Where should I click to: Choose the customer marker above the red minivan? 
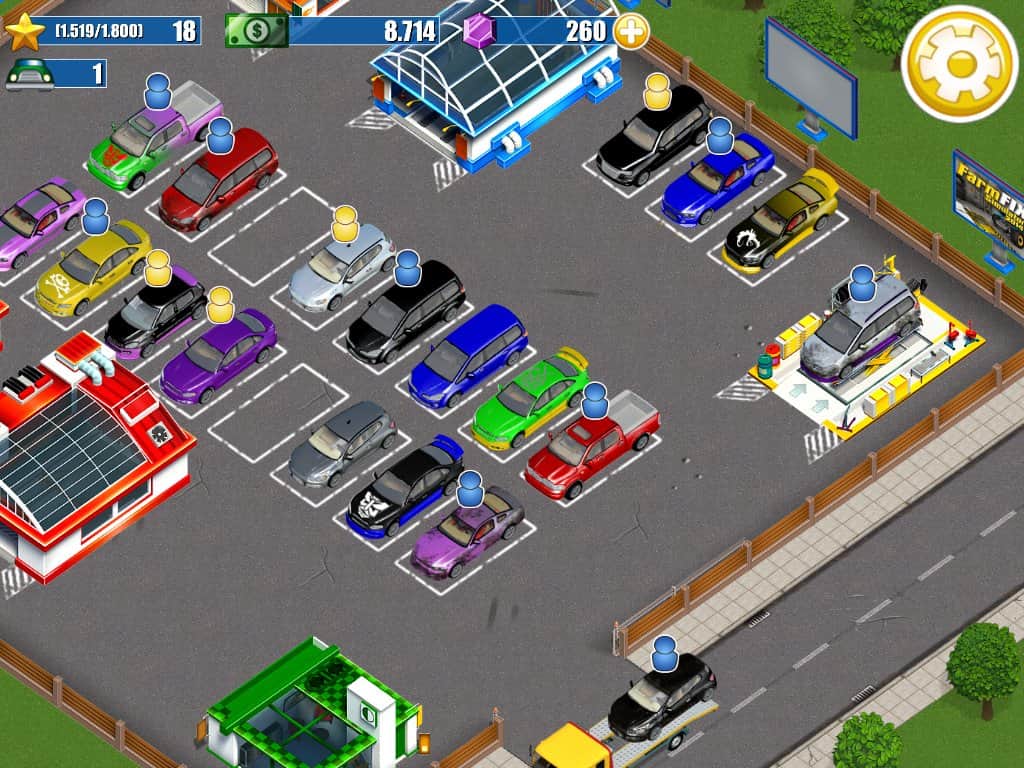click(x=220, y=135)
